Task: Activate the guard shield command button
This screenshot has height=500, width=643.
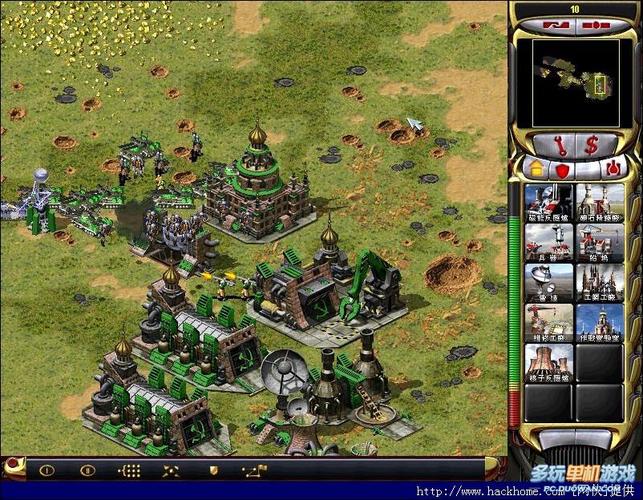Action: coord(212,469)
